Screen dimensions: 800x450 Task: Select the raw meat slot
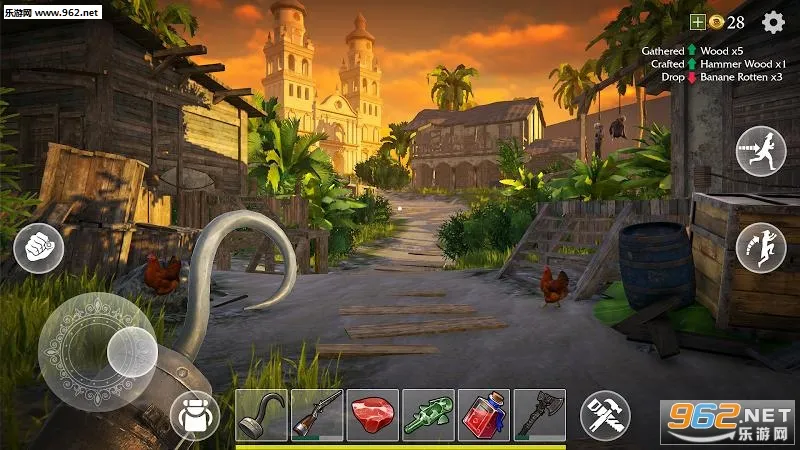click(x=373, y=415)
